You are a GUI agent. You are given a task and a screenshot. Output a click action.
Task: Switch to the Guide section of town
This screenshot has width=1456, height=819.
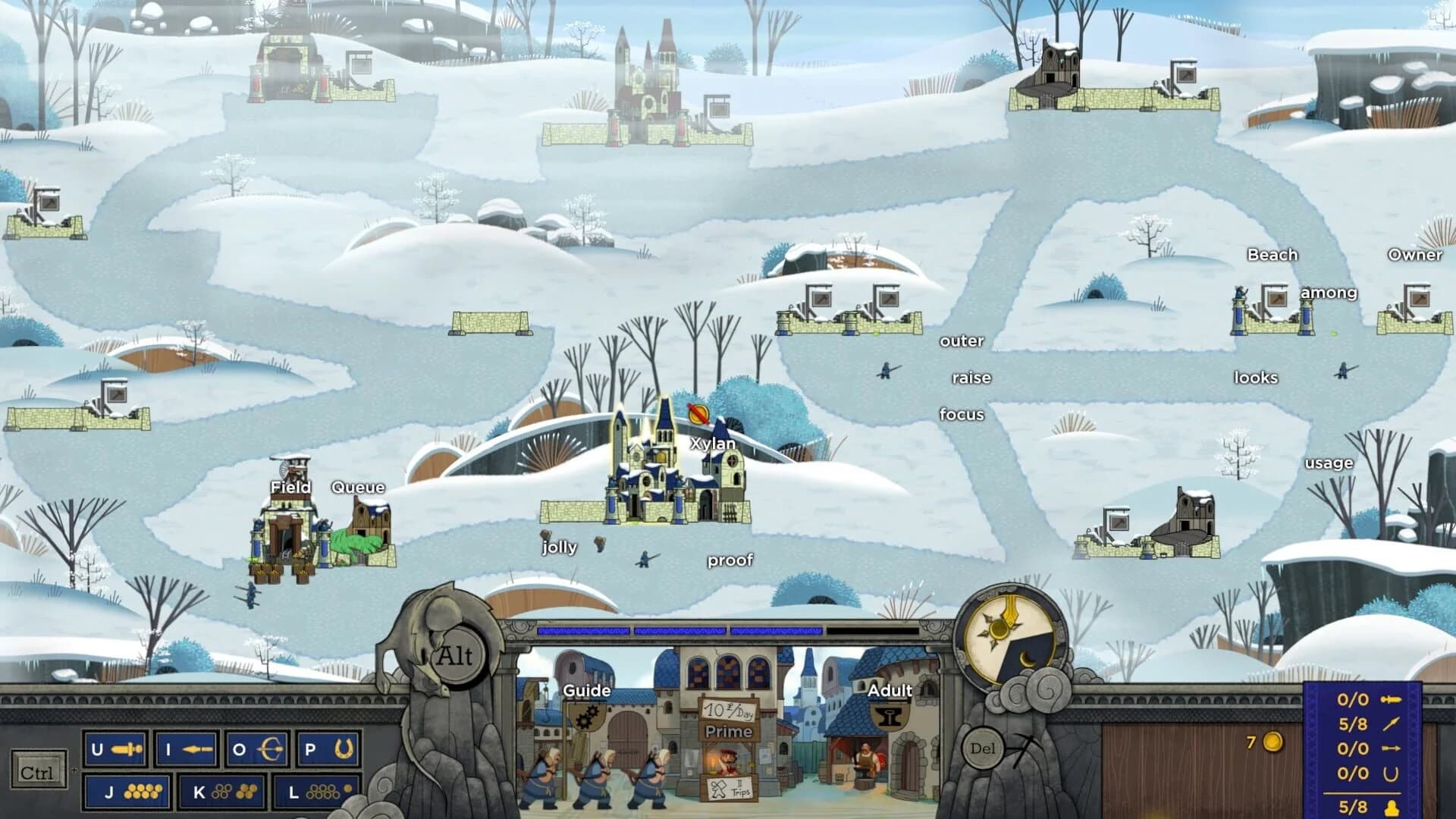586,691
